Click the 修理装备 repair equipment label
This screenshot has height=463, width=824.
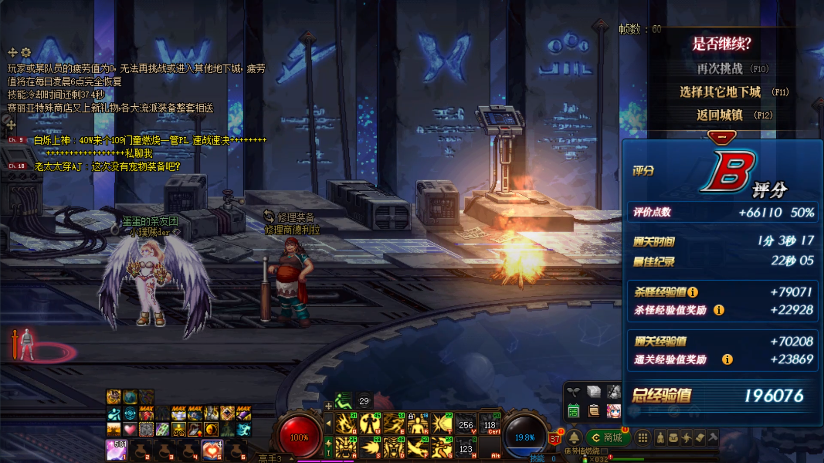297,216
